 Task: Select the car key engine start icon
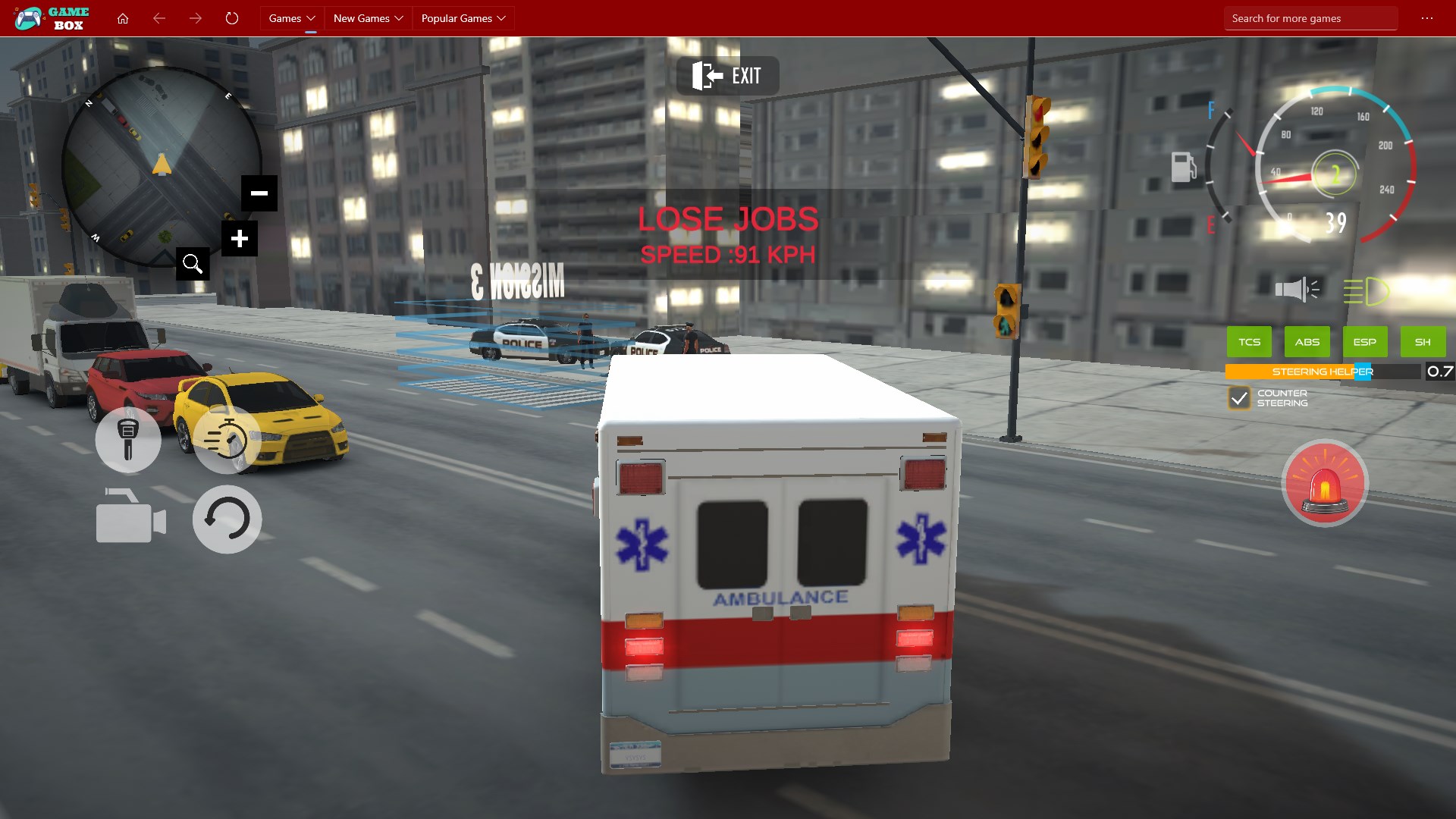click(x=127, y=440)
